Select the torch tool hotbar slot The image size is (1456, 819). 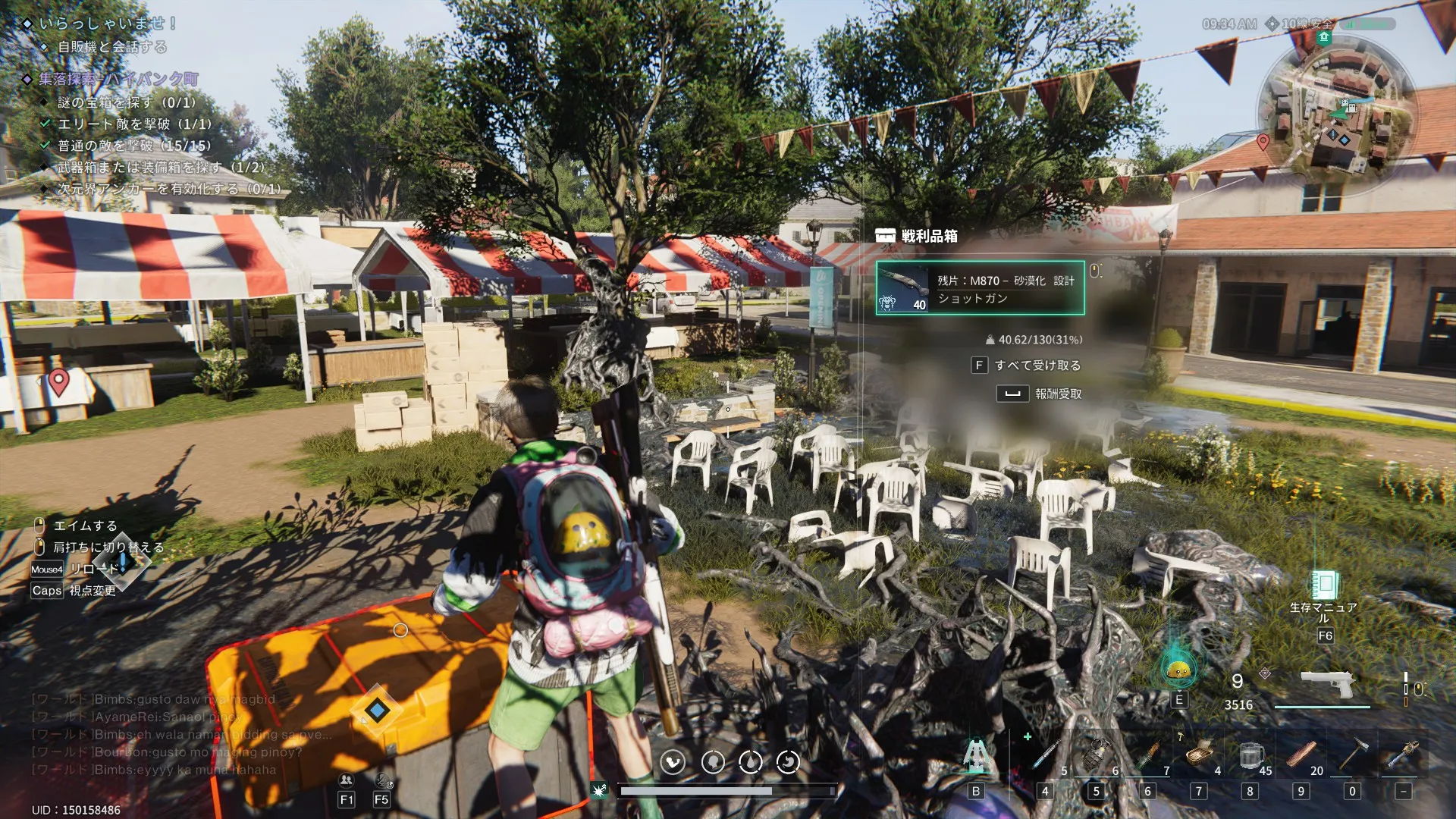click(1403, 756)
